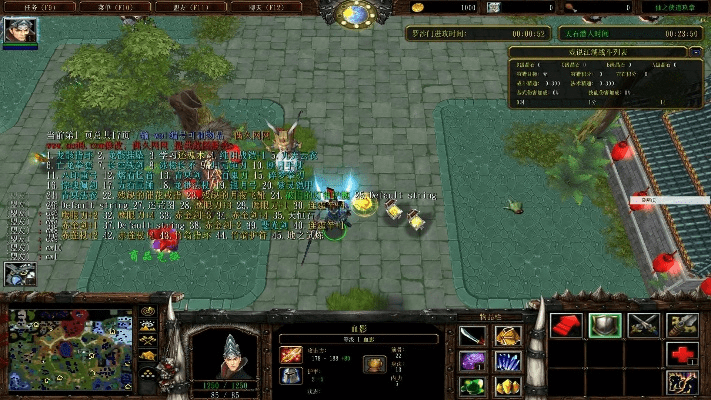Select the hero portrait icon at top-left
Screen dimensions: 711x400
click(x=20, y=31)
